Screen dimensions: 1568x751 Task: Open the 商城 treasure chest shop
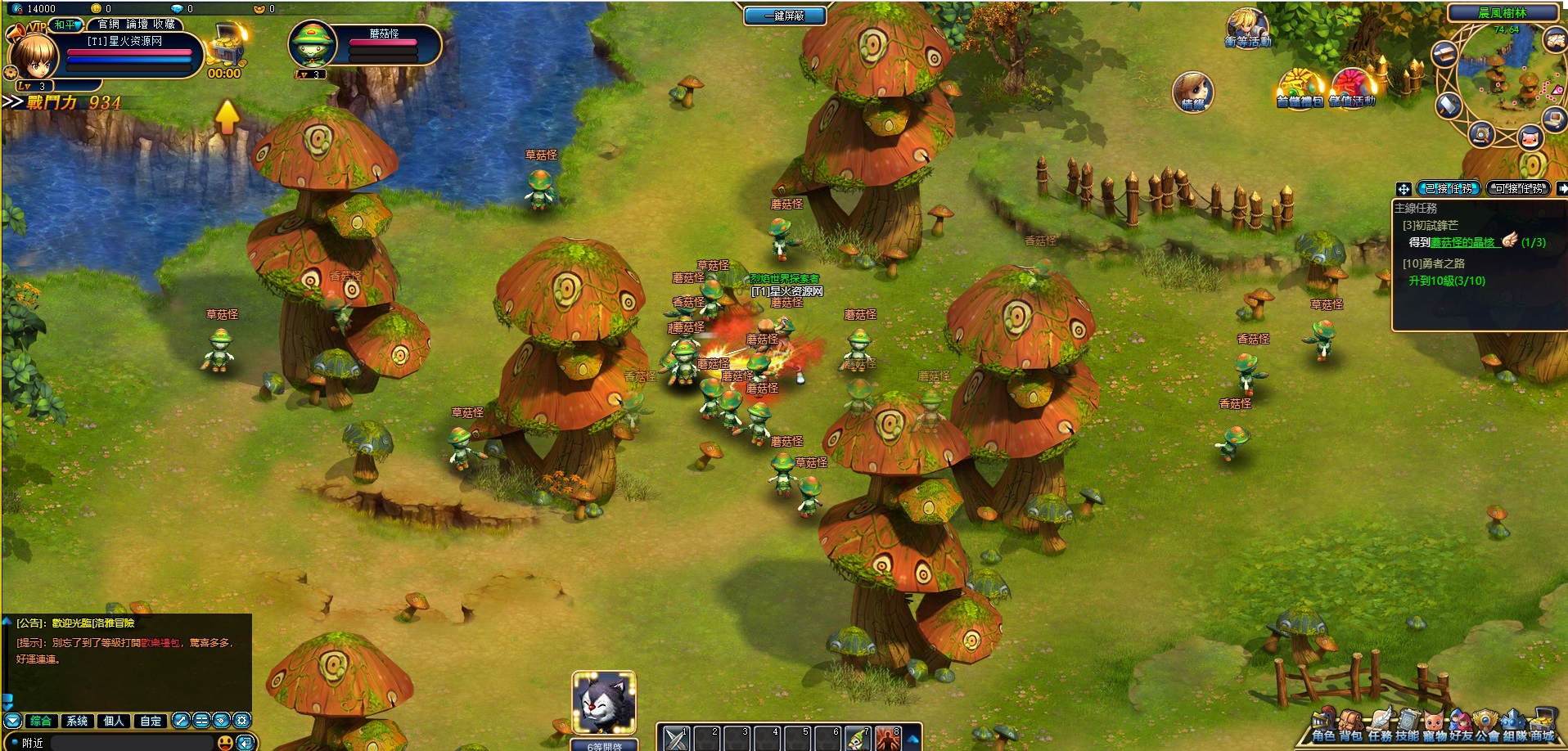[x=1543, y=726]
